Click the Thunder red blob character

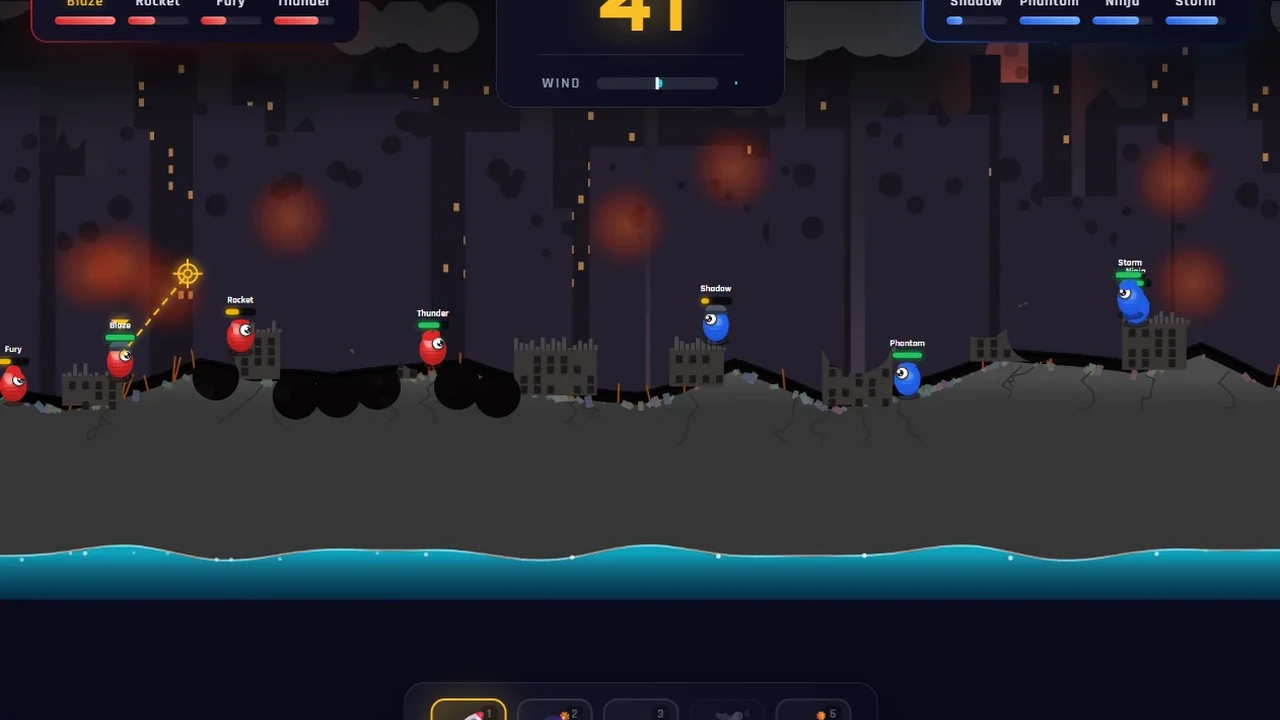point(431,345)
